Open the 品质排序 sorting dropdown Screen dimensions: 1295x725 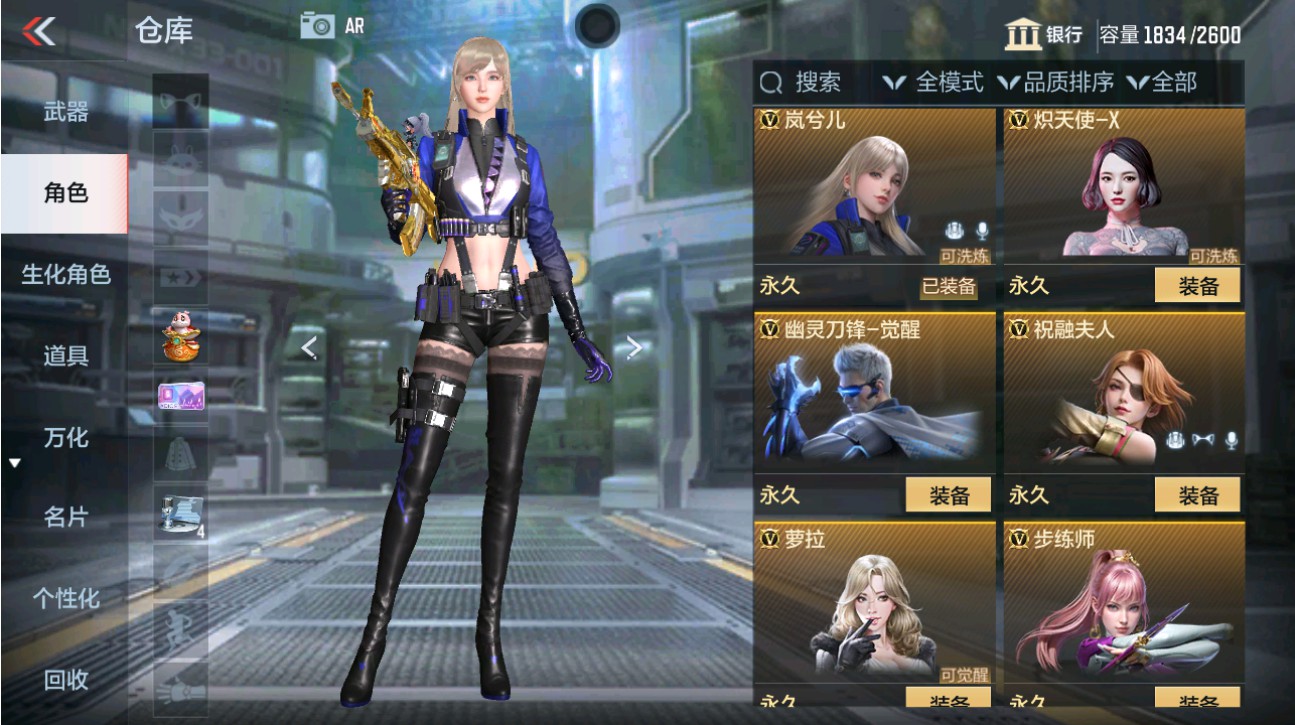[x=1068, y=83]
